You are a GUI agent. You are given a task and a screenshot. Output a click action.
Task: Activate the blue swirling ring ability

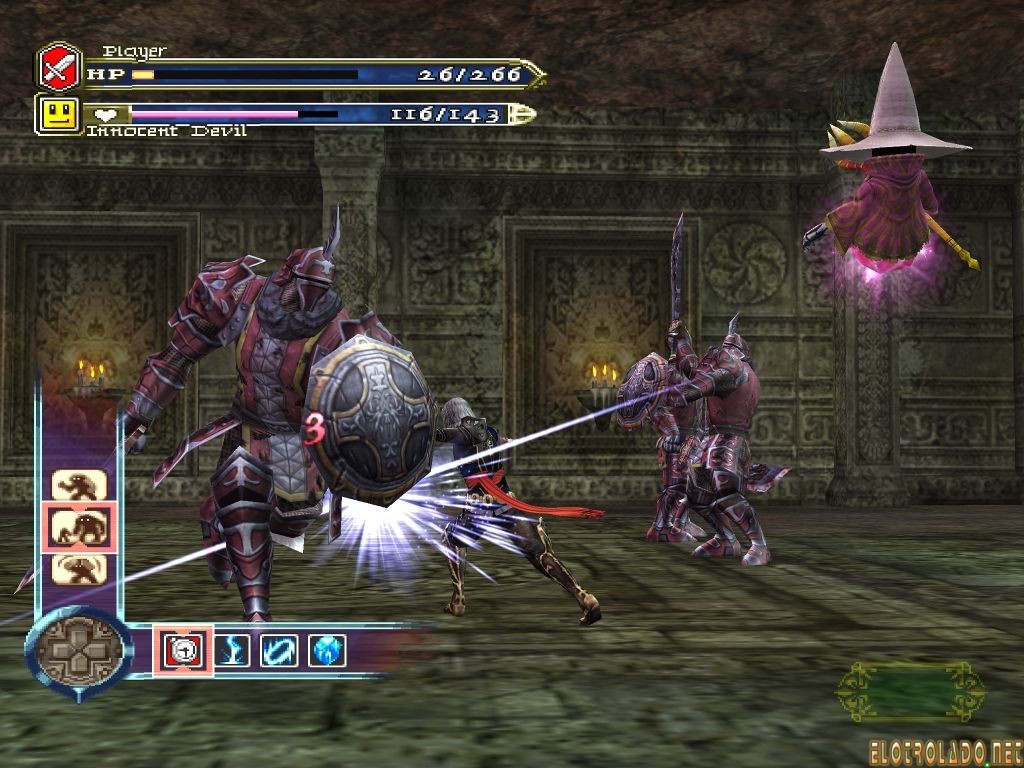click(278, 650)
